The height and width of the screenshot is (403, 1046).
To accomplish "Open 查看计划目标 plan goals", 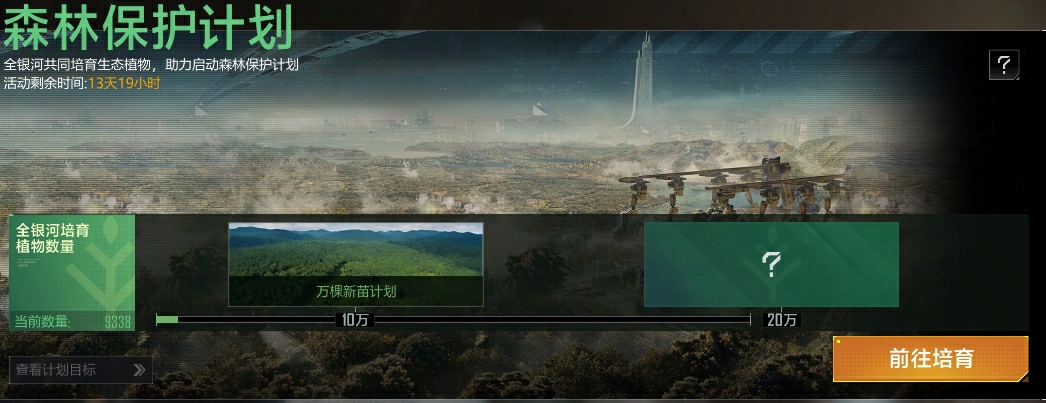I will tap(80, 370).
